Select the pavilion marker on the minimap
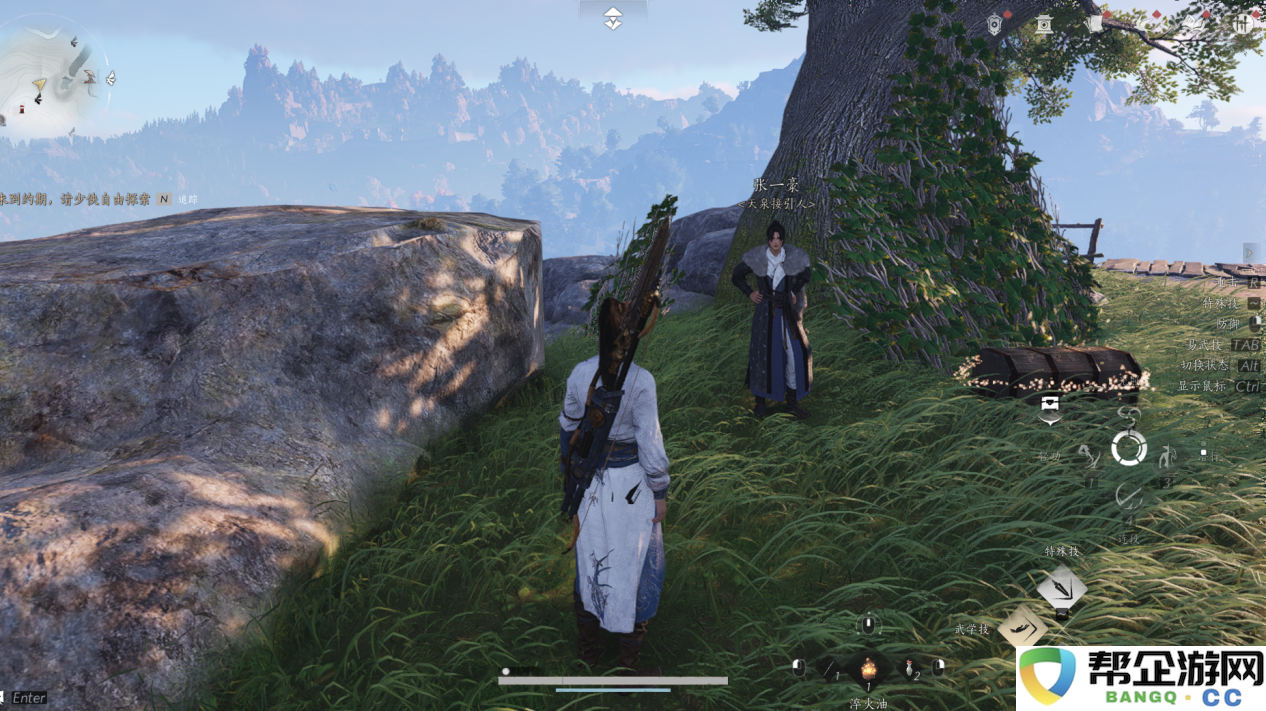The height and width of the screenshot is (711, 1266). click(x=91, y=76)
